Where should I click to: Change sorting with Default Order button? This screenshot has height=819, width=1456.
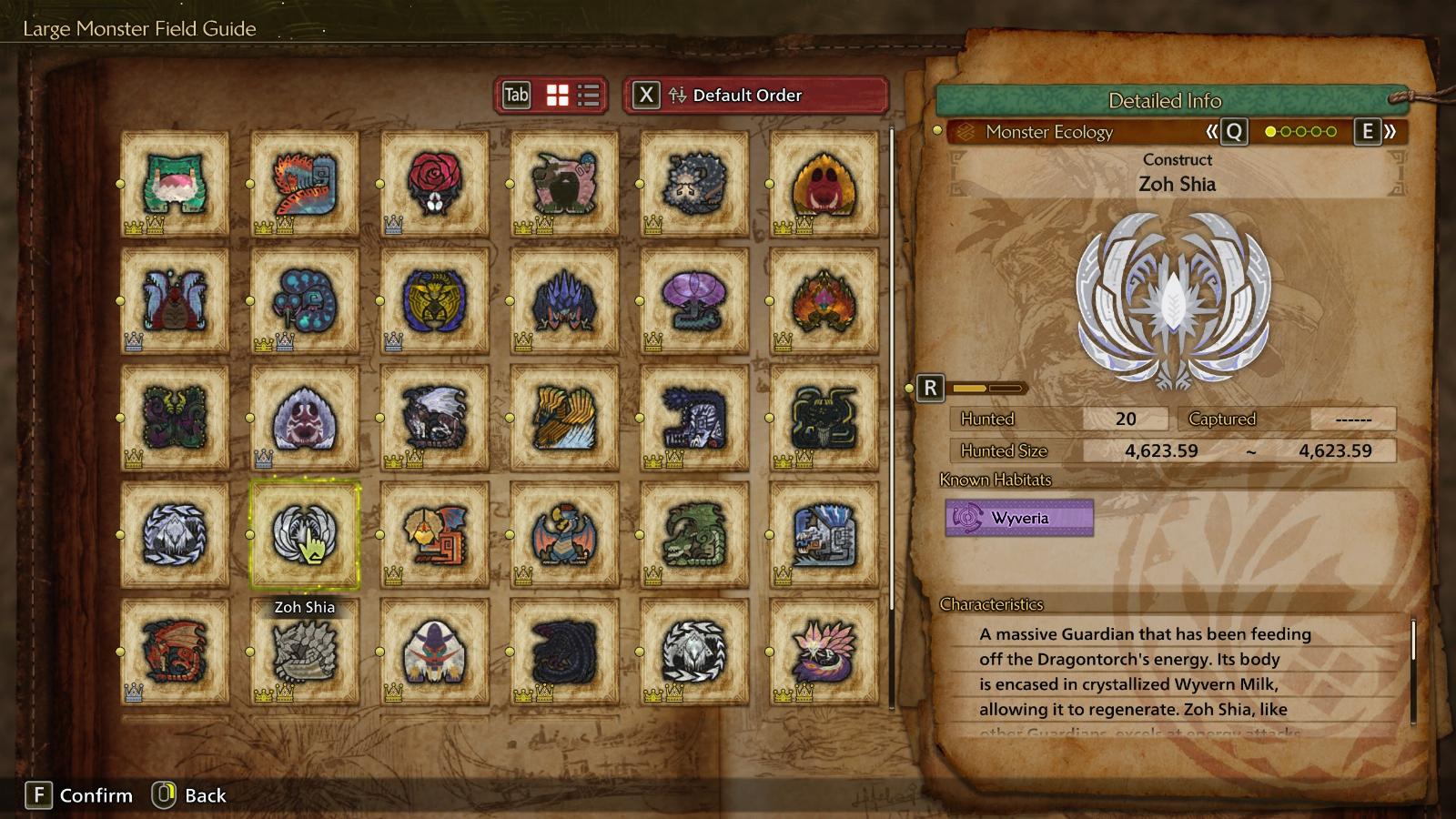[x=755, y=96]
